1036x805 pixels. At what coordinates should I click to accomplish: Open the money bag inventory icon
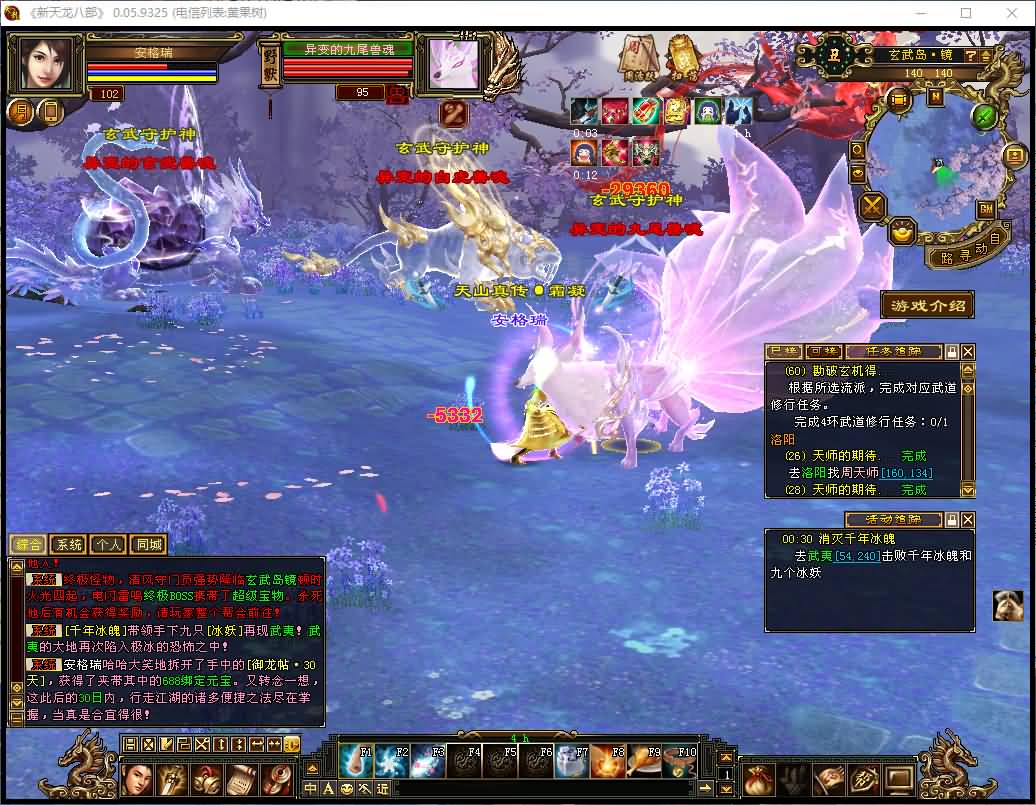(x=760, y=778)
